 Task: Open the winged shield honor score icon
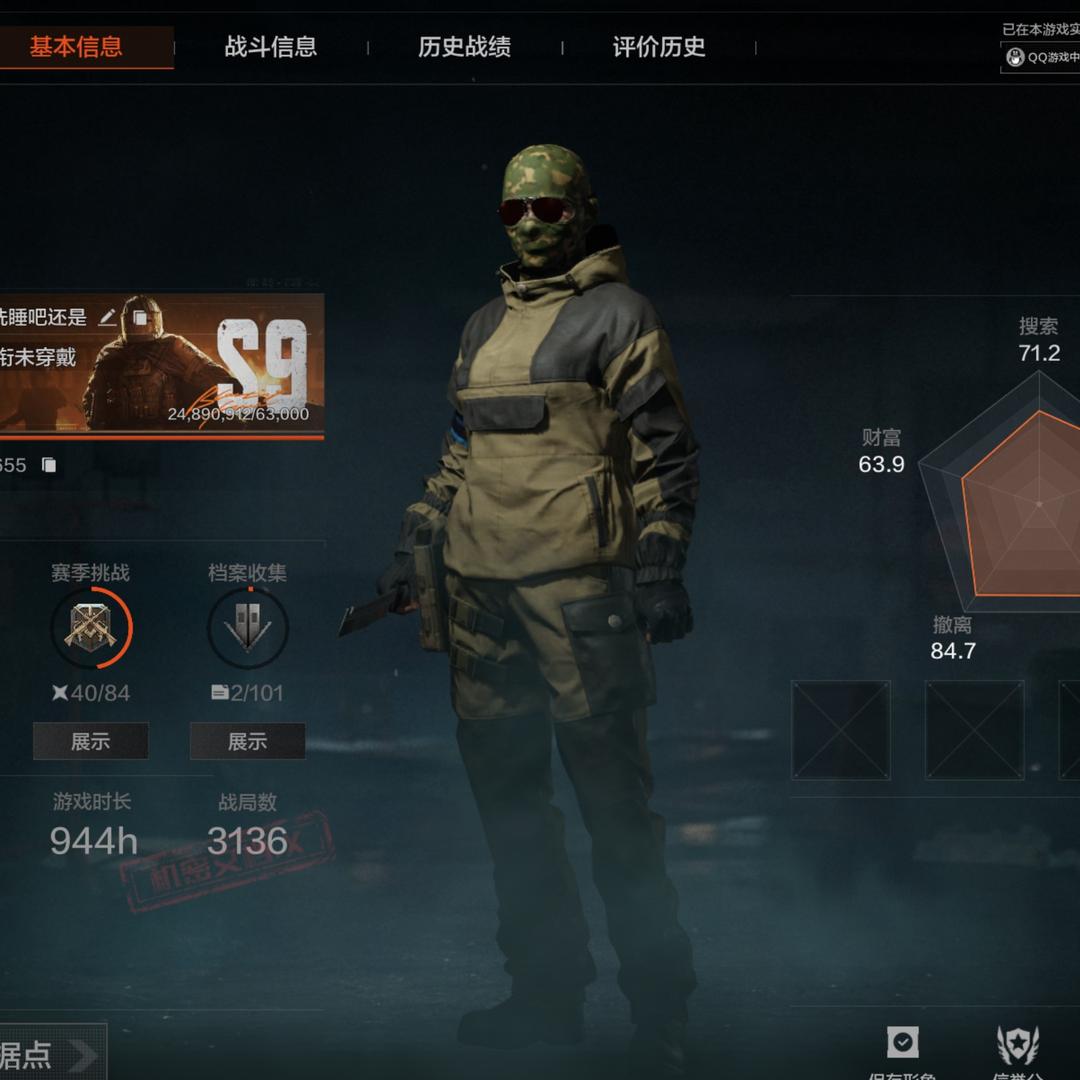(x=1018, y=1045)
